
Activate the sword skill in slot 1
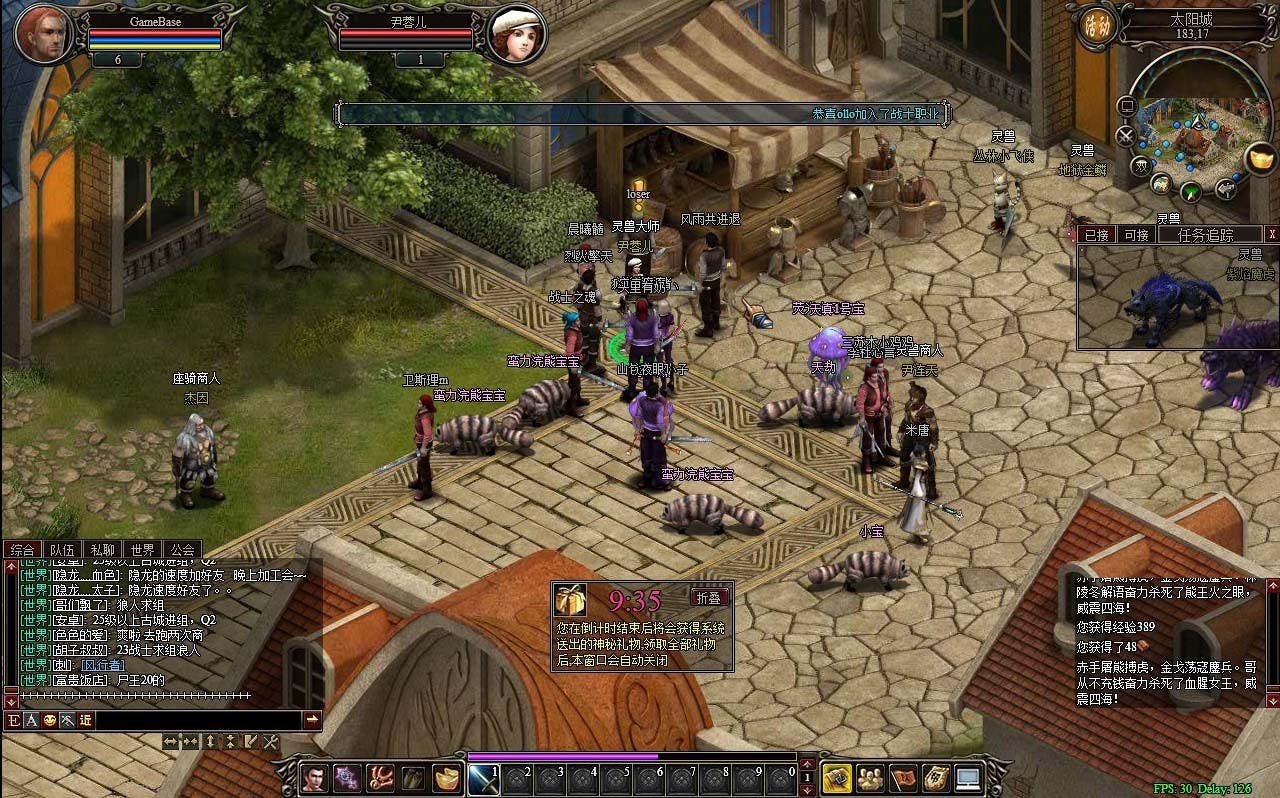484,778
